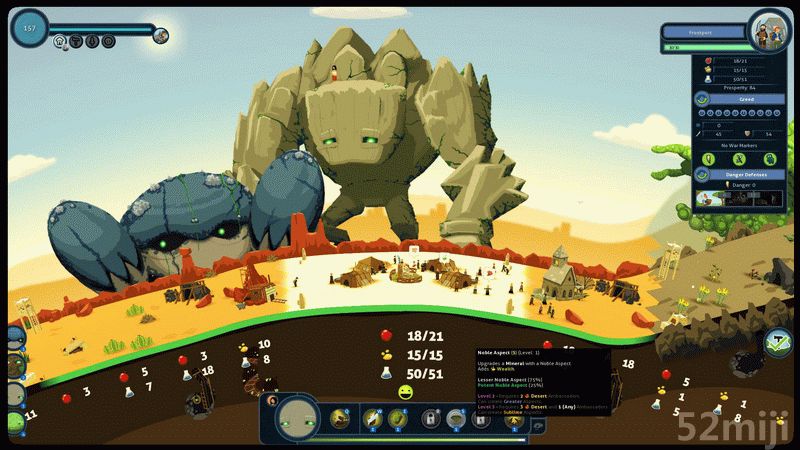
Task: Click the sun icon ending the era bar
Action: 161,35
